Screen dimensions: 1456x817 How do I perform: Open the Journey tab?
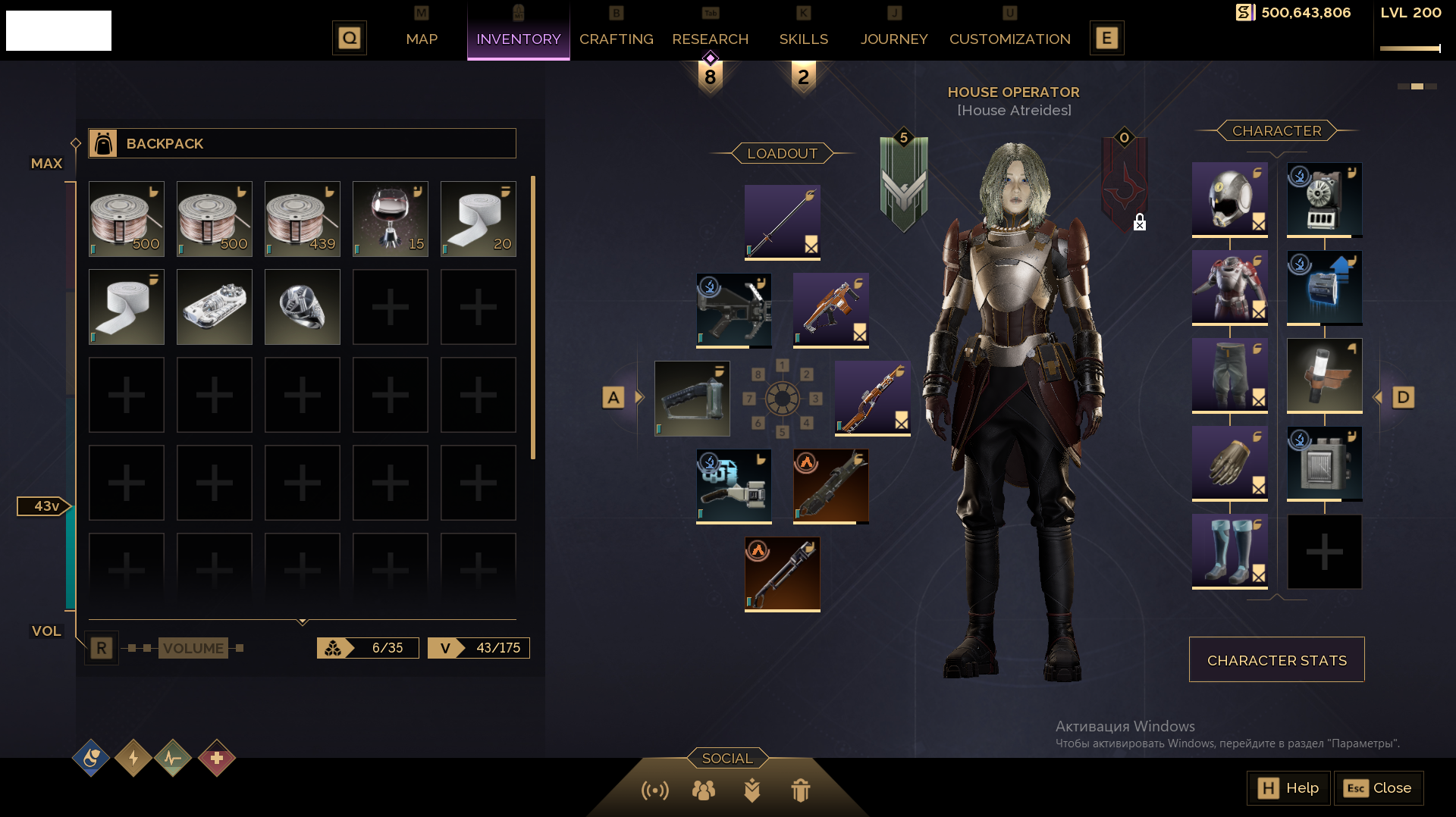click(893, 39)
